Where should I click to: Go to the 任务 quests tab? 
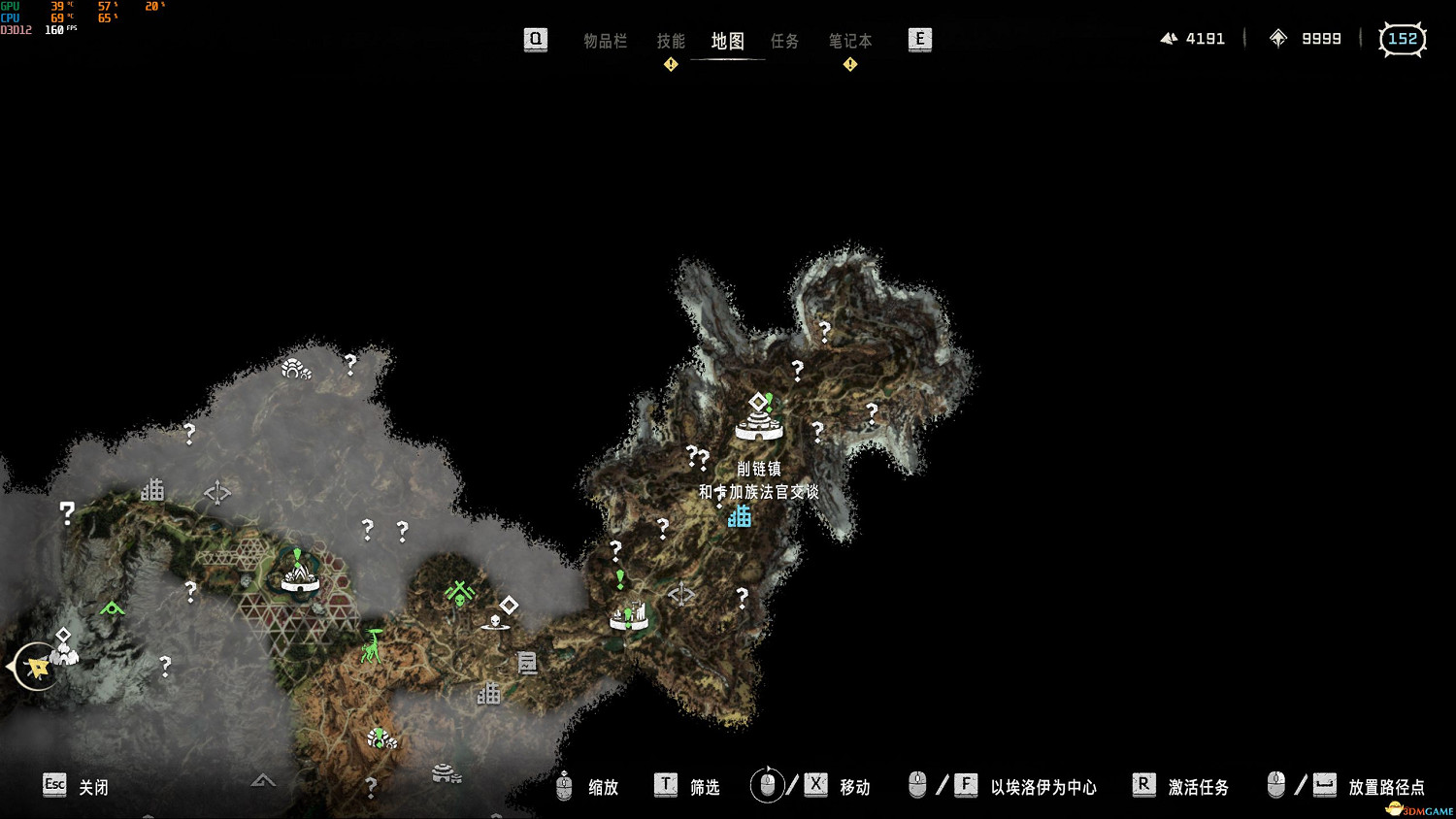pyautogui.click(x=784, y=41)
